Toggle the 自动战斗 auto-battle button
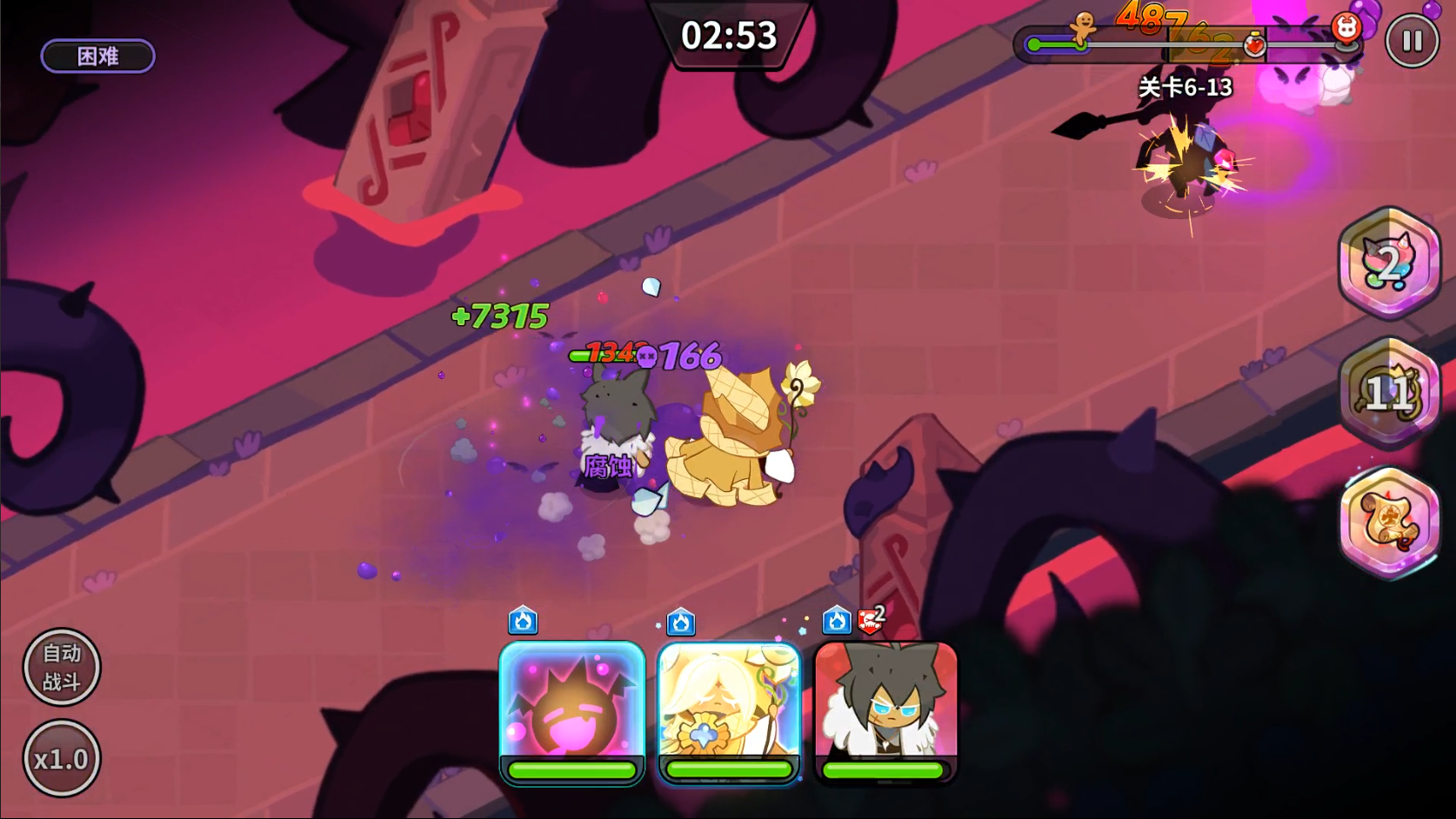Image resolution: width=1456 pixels, height=819 pixels. click(x=62, y=667)
